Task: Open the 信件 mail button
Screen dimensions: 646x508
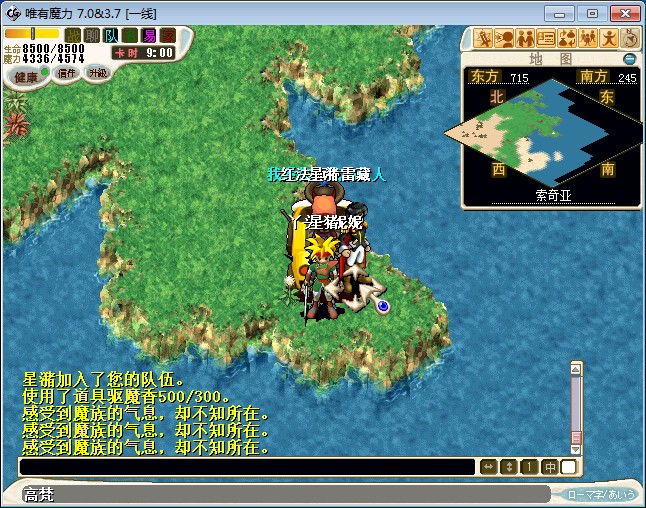Action: pyautogui.click(x=67, y=73)
